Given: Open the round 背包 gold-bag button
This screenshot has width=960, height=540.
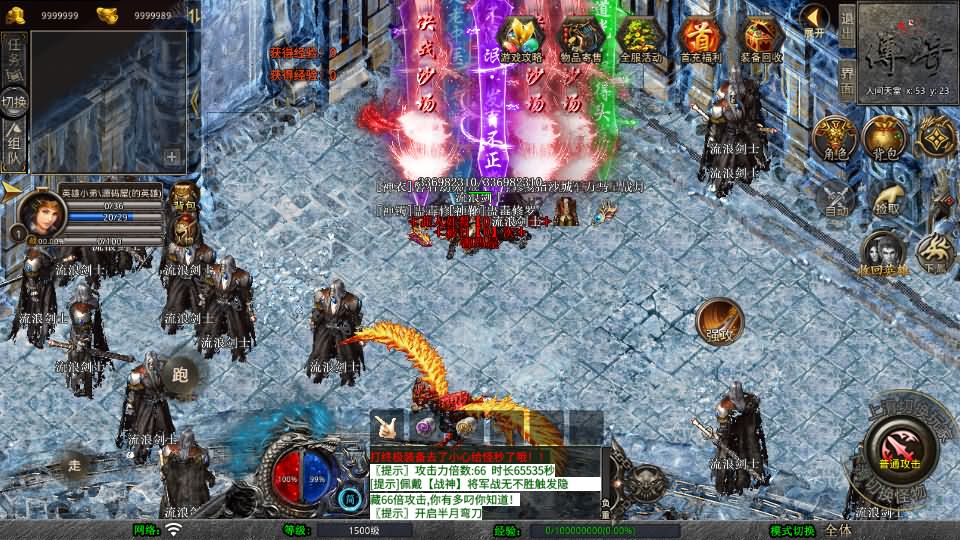Looking at the screenshot, I should tap(884, 139).
